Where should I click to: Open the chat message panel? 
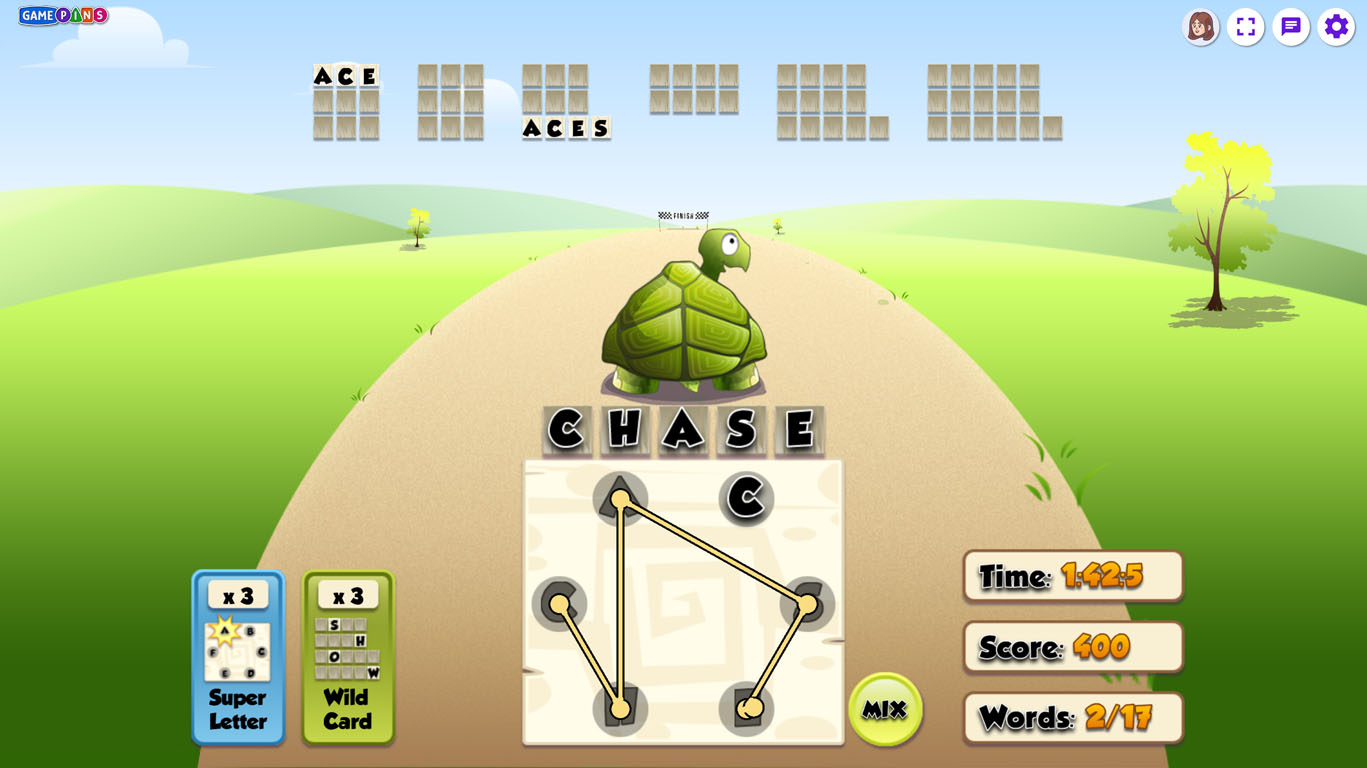pyautogui.click(x=1291, y=27)
